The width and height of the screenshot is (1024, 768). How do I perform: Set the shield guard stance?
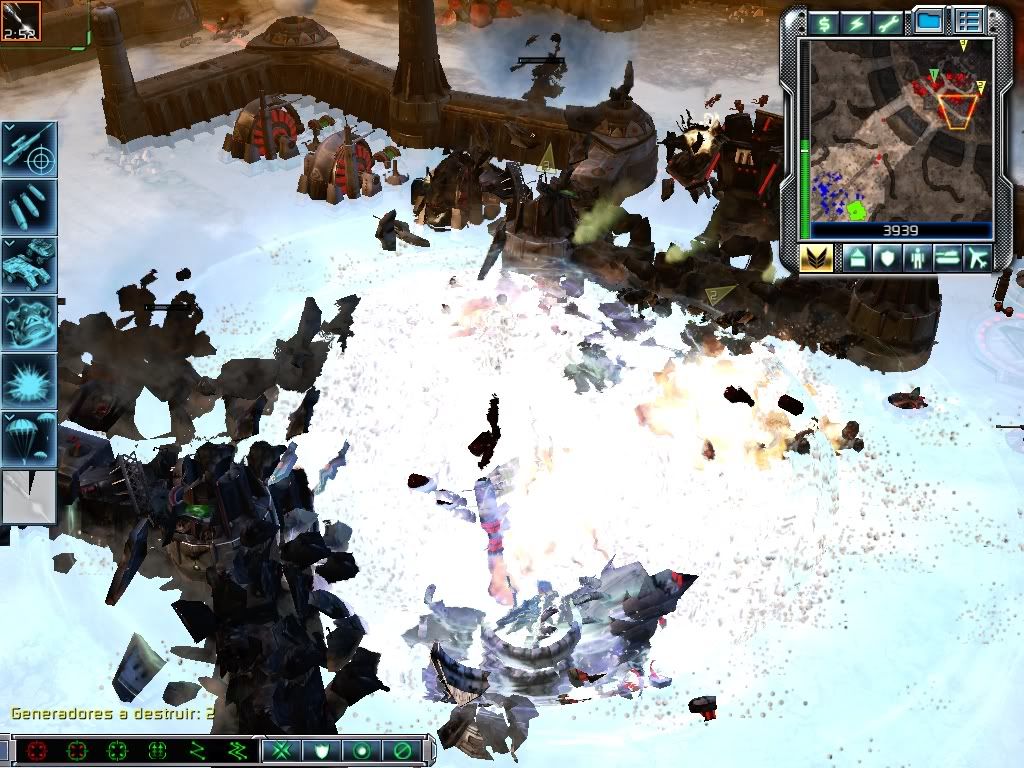tap(319, 750)
